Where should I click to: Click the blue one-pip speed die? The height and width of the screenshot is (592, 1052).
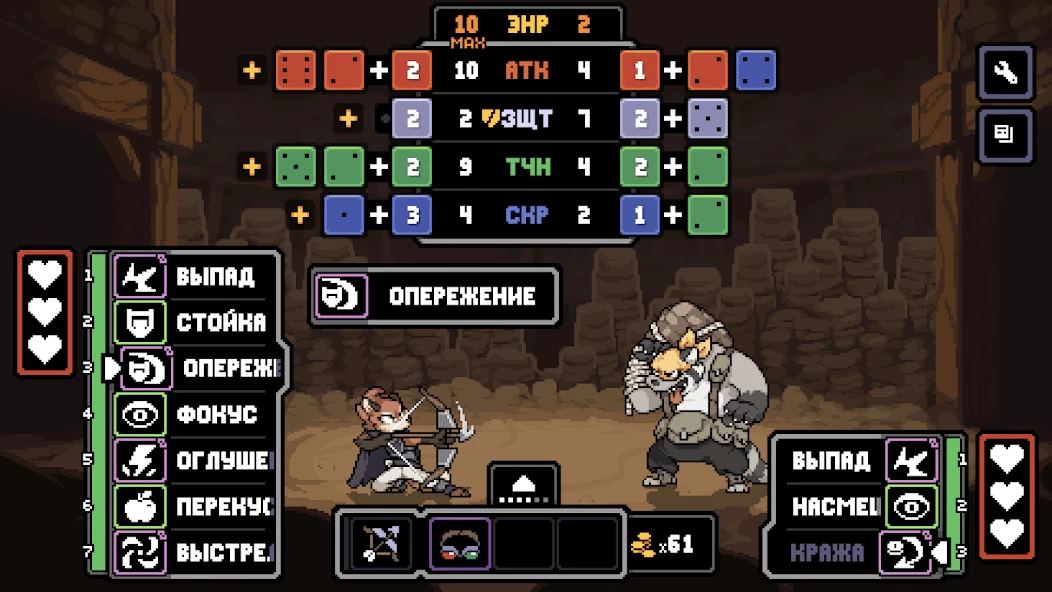(x=344, y=214)
